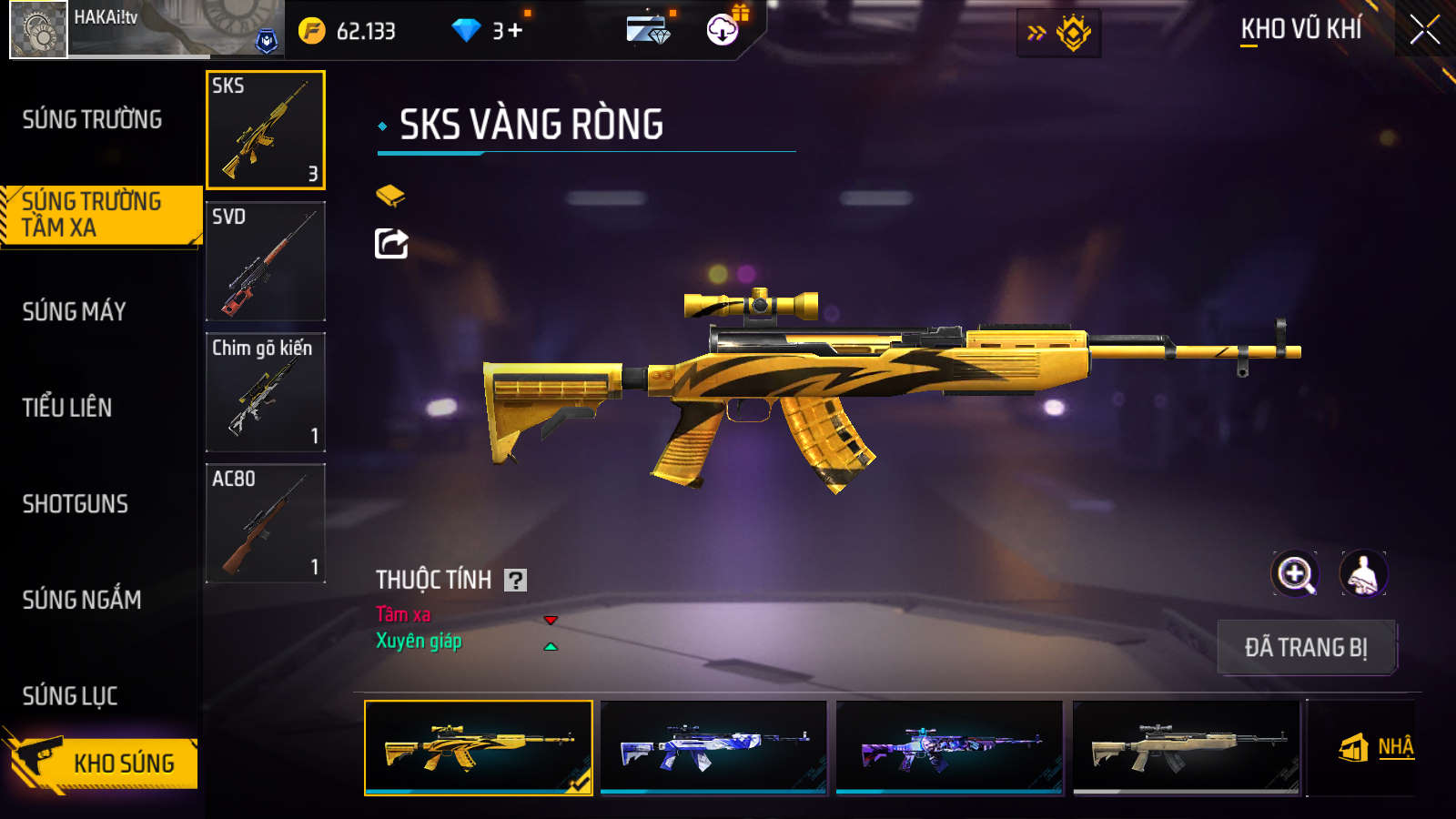Choose the SVD weapon tile
Image resolution: width=1456 pixels, height=819 pixels.
tap(266, 261)
